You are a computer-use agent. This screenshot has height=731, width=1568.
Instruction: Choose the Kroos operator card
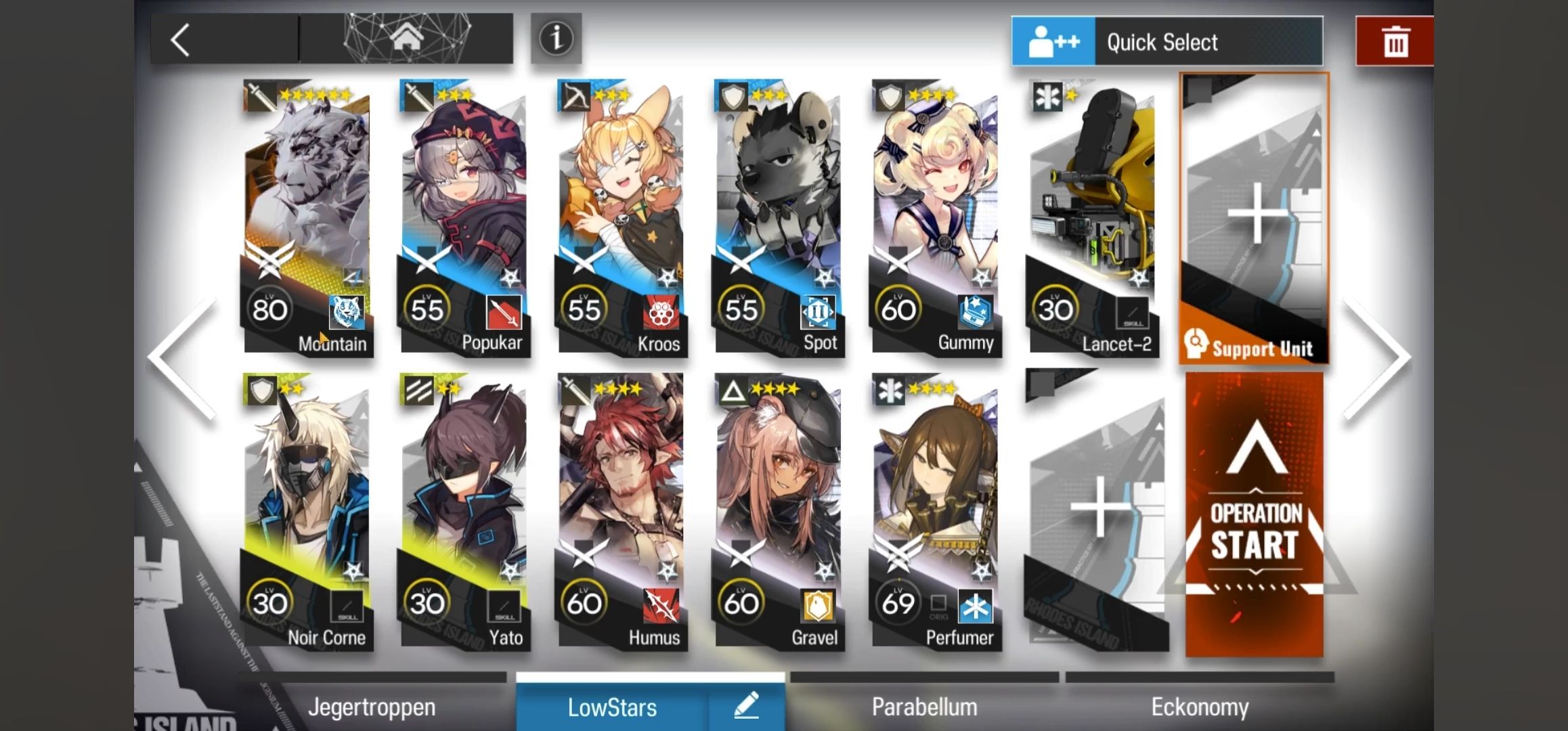click(622, 218)
